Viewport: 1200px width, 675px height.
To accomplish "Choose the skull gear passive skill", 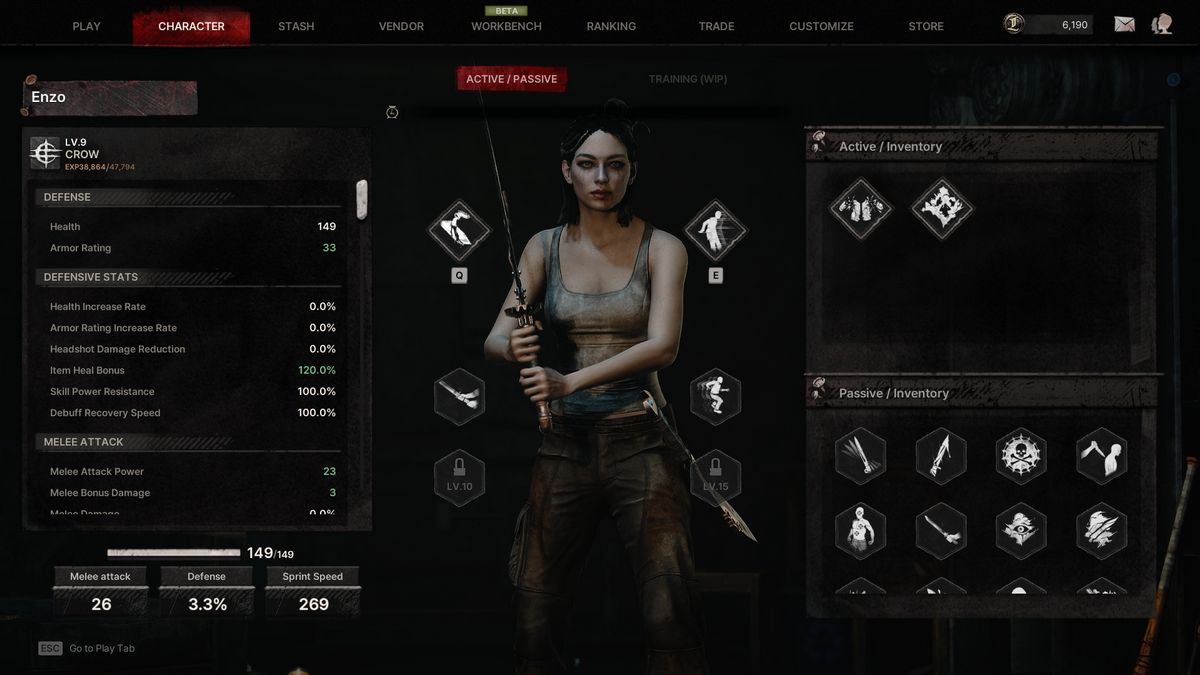I will click(x=1021, y=456).
